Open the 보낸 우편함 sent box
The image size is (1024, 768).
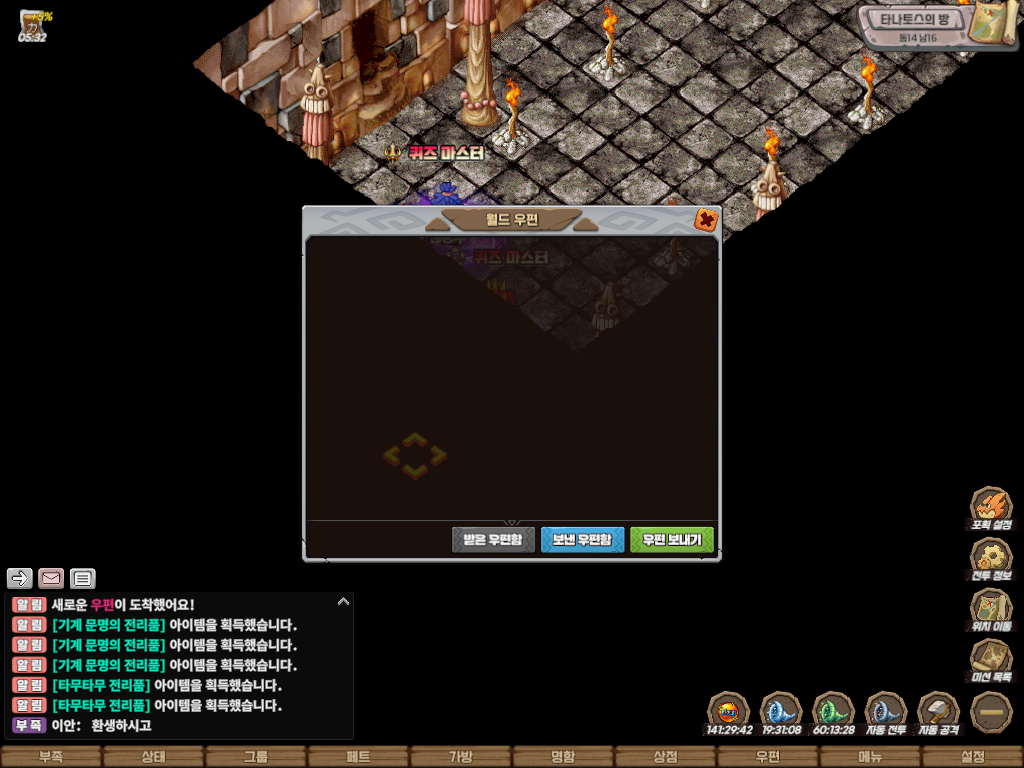tap(582, 540)
